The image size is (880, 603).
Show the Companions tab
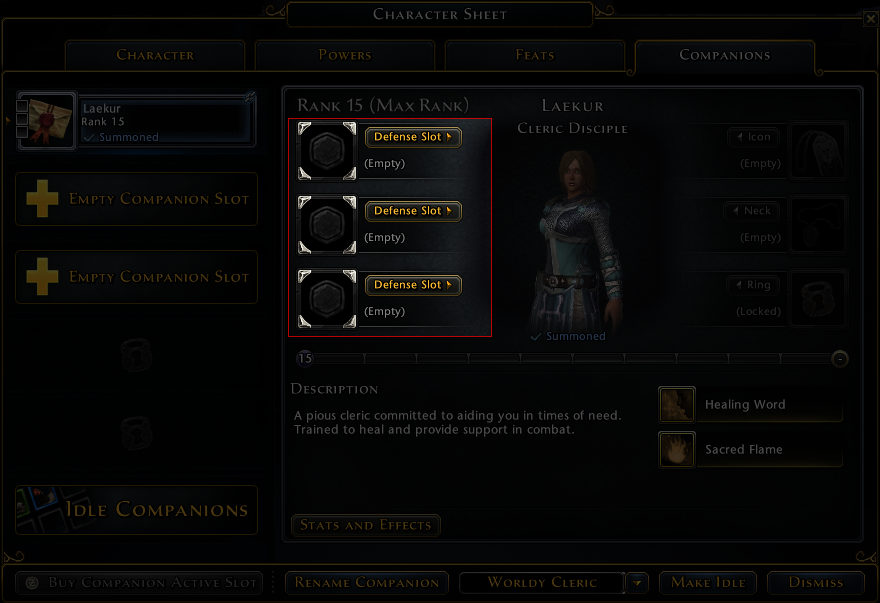click(724, 55)
